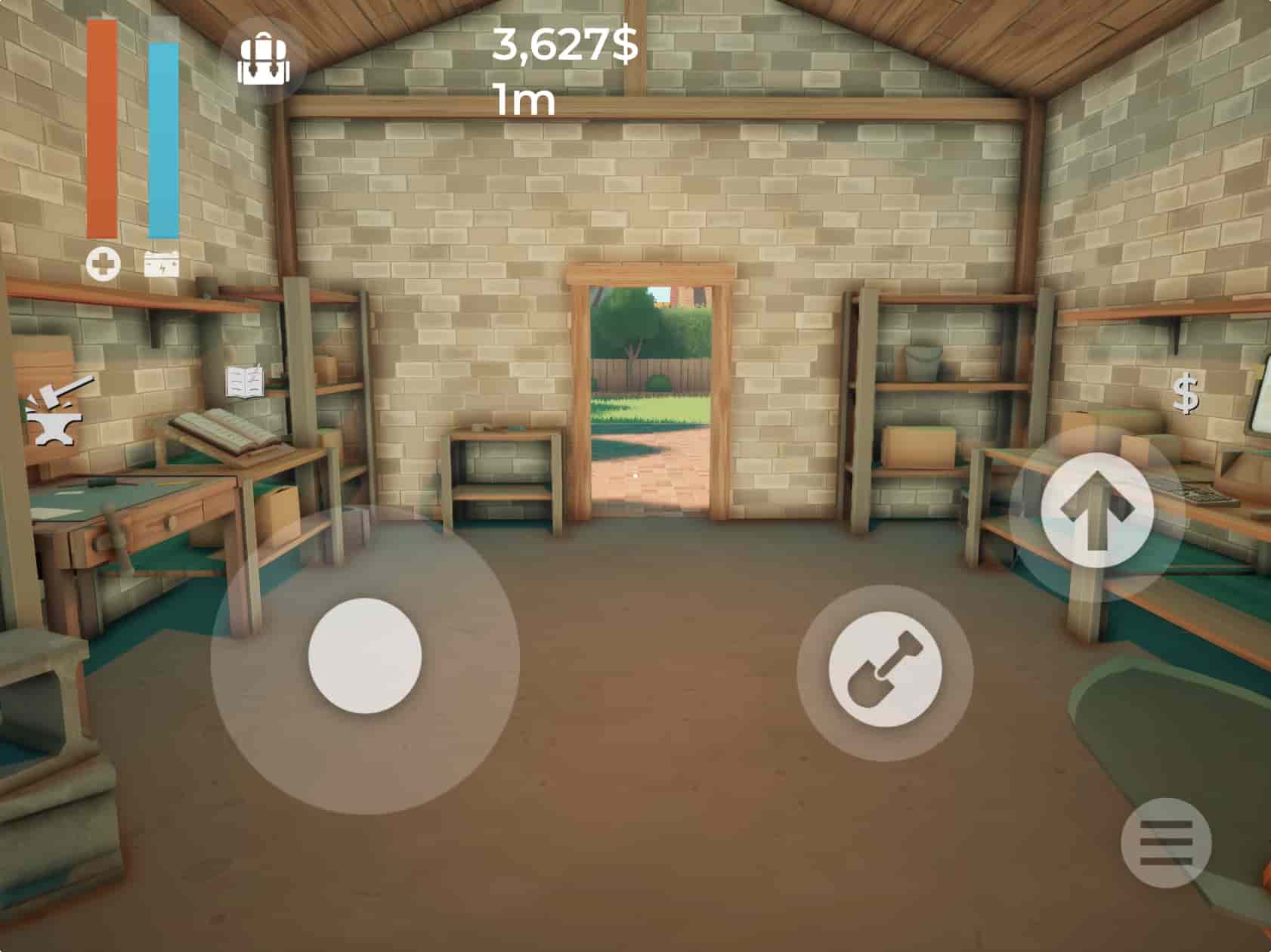
Task: Open the book journal icon
Action: 246,382
